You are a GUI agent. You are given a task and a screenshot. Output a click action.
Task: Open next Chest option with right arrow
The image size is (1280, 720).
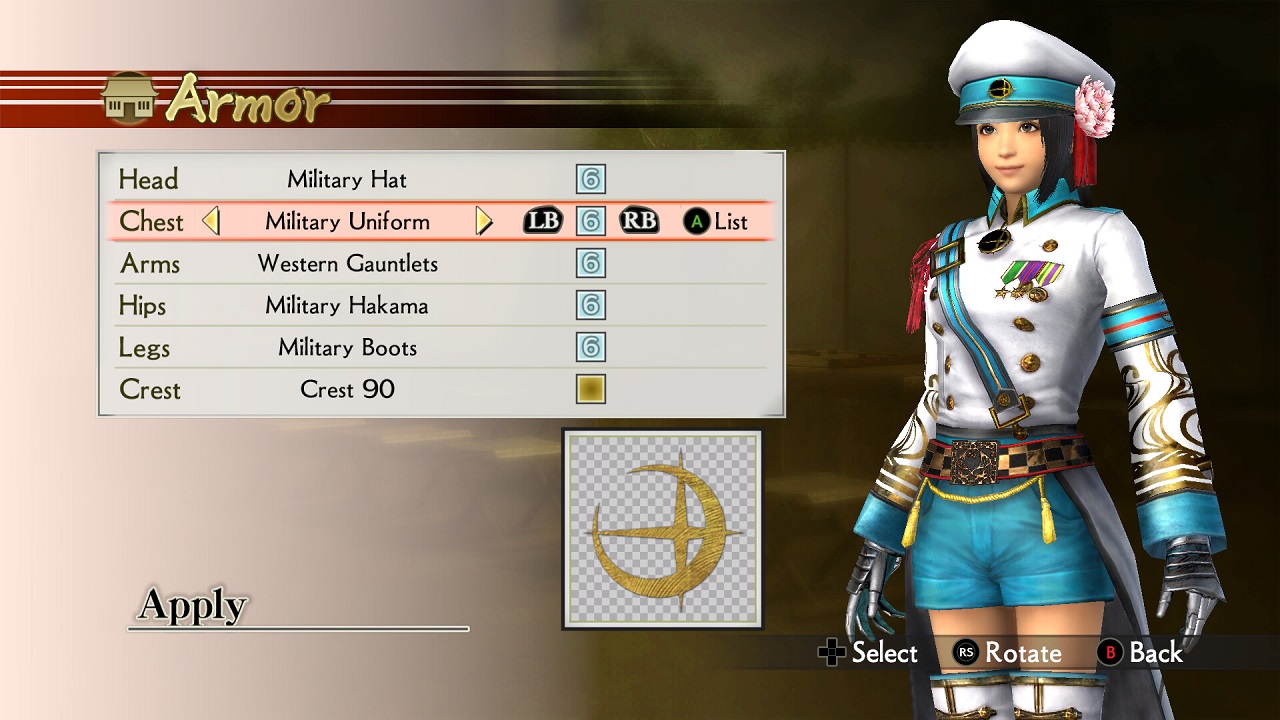pyautogui.click(x=485, y=221)
